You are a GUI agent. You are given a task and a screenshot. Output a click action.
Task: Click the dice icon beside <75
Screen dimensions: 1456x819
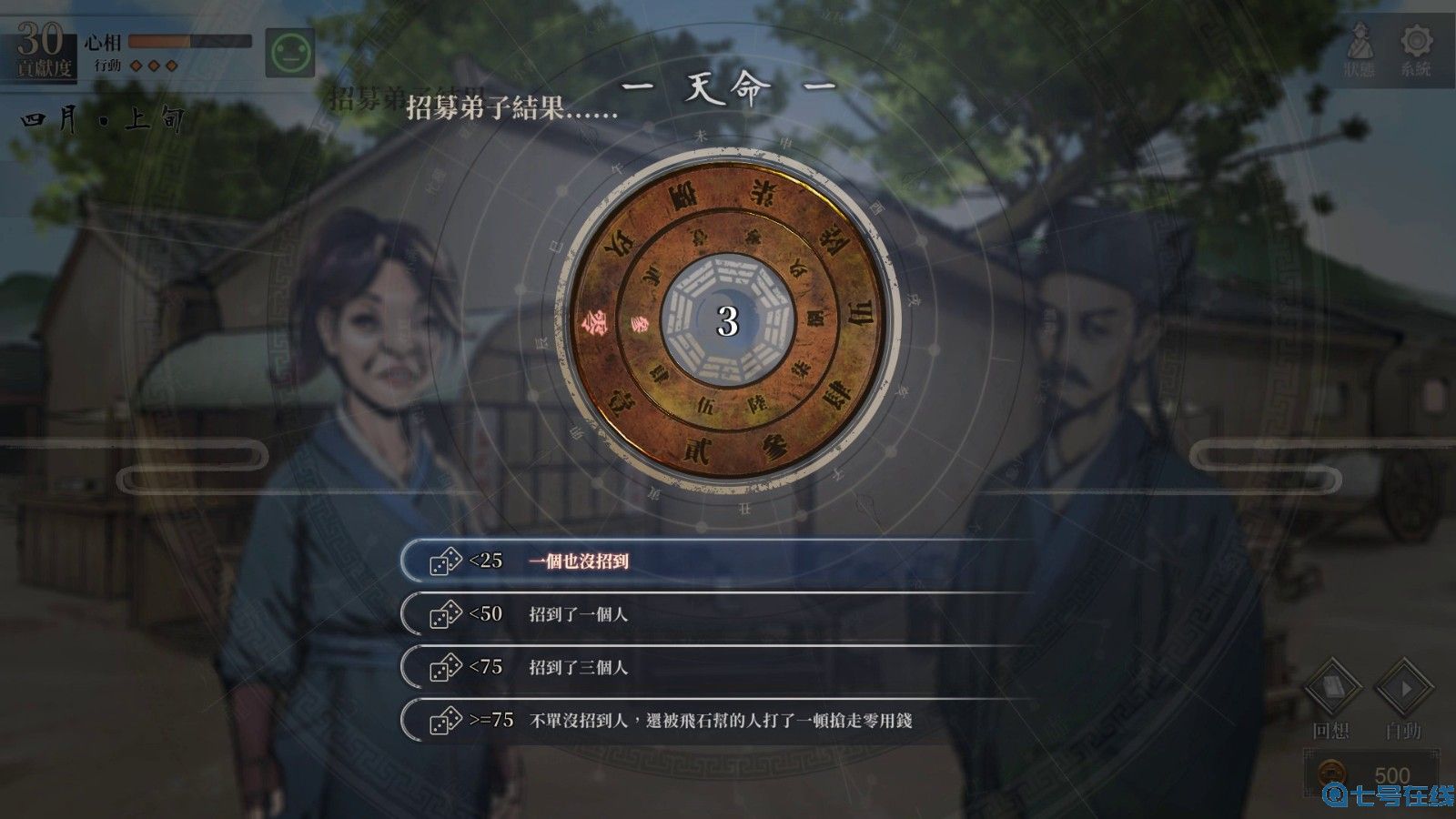pos(445,669)
